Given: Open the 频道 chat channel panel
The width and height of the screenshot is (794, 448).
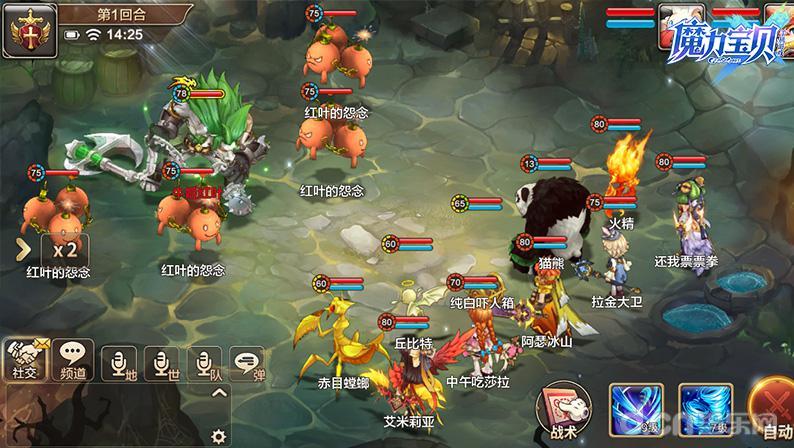Looking at the screenshot, I should pos(73,359).
